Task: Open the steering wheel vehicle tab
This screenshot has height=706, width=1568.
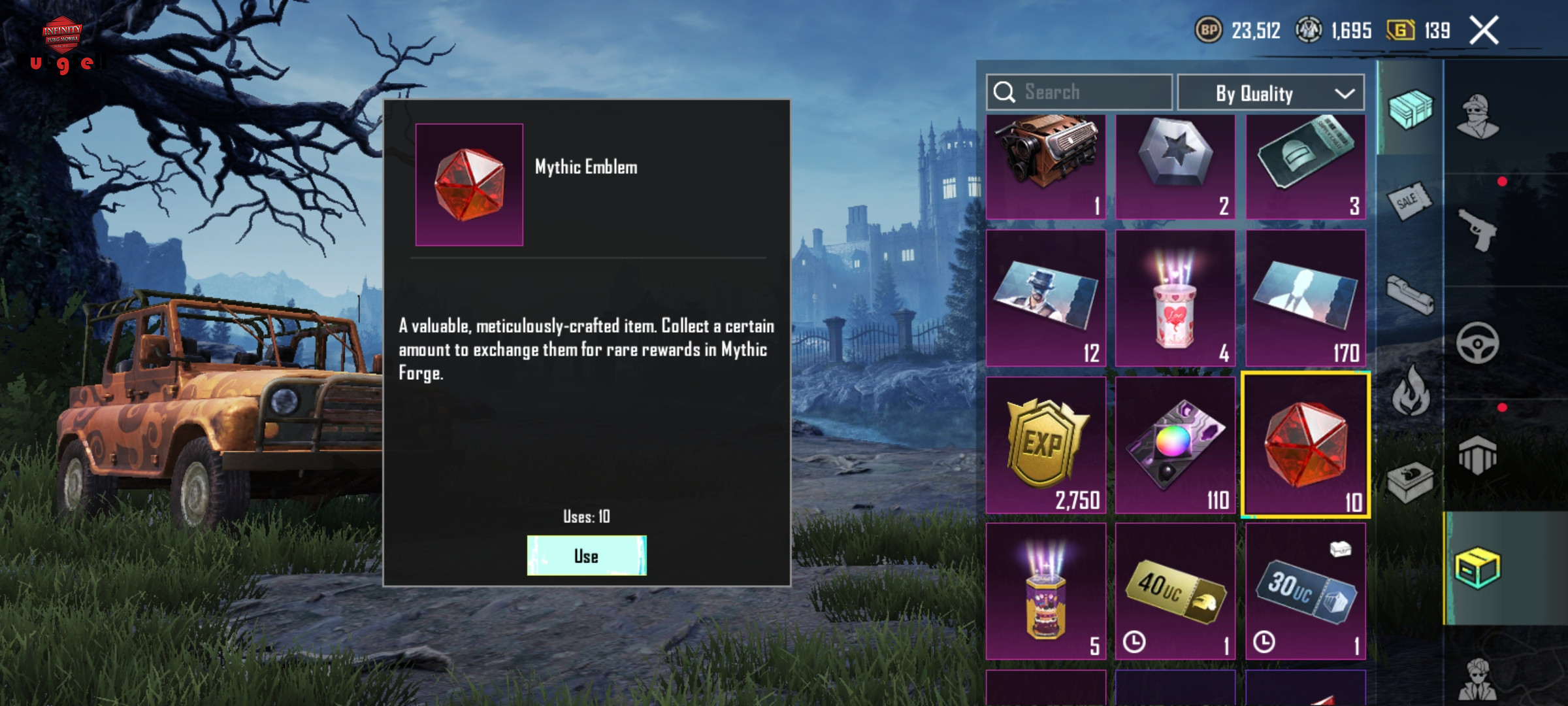Action: click(x=1478, y=343)
